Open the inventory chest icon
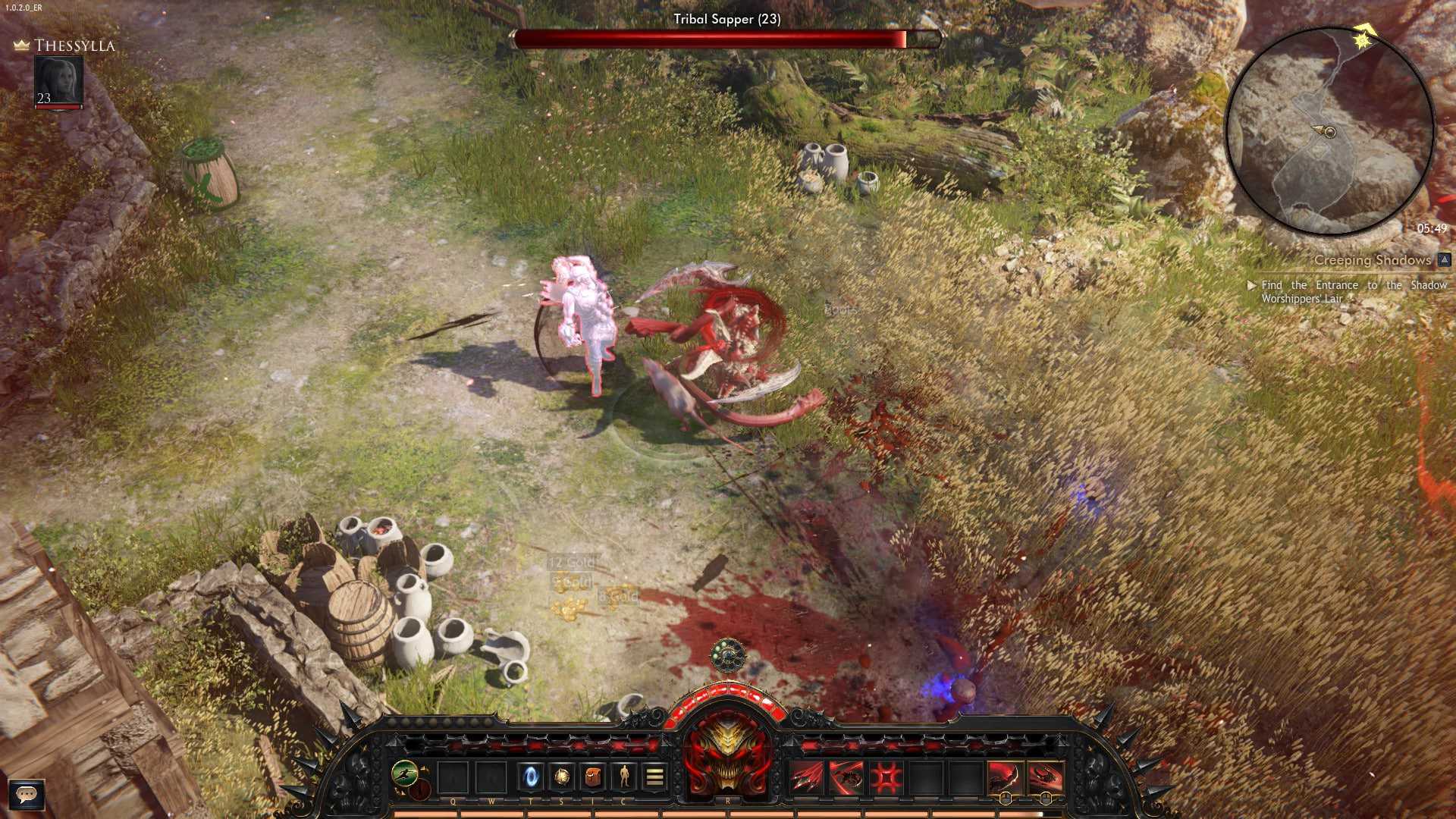 tap(593, 777)
